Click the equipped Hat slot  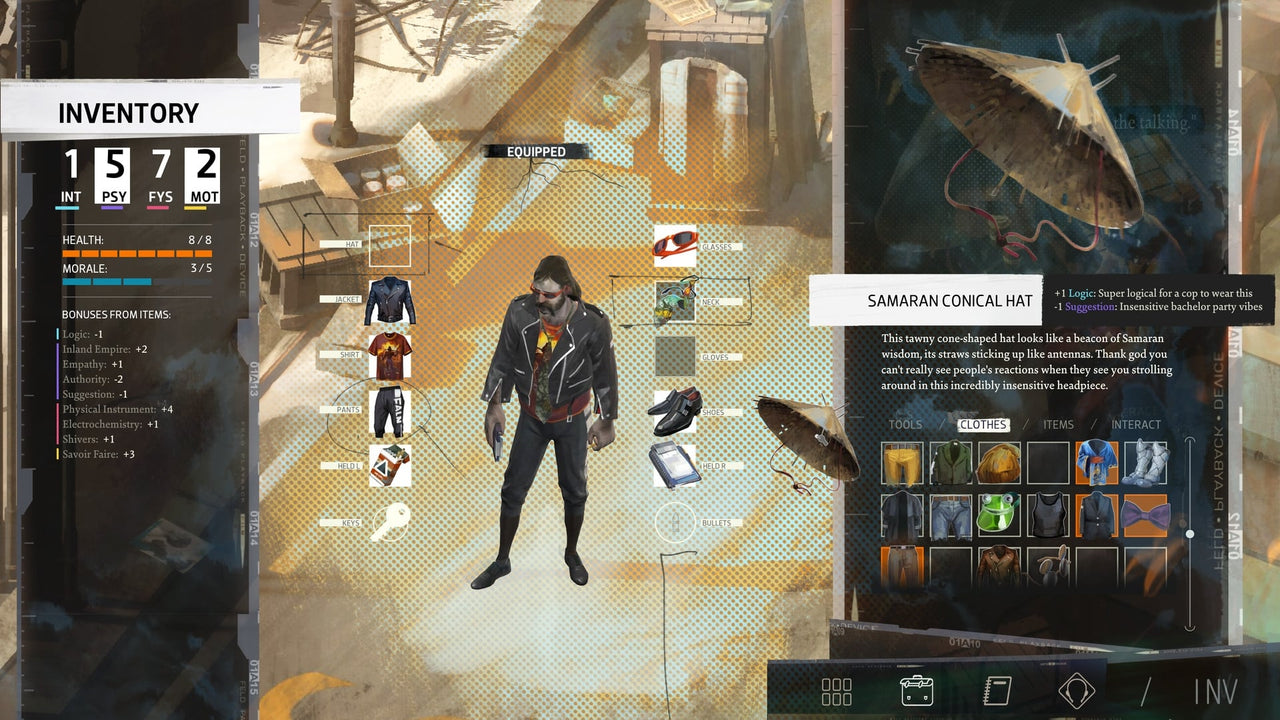388,246
